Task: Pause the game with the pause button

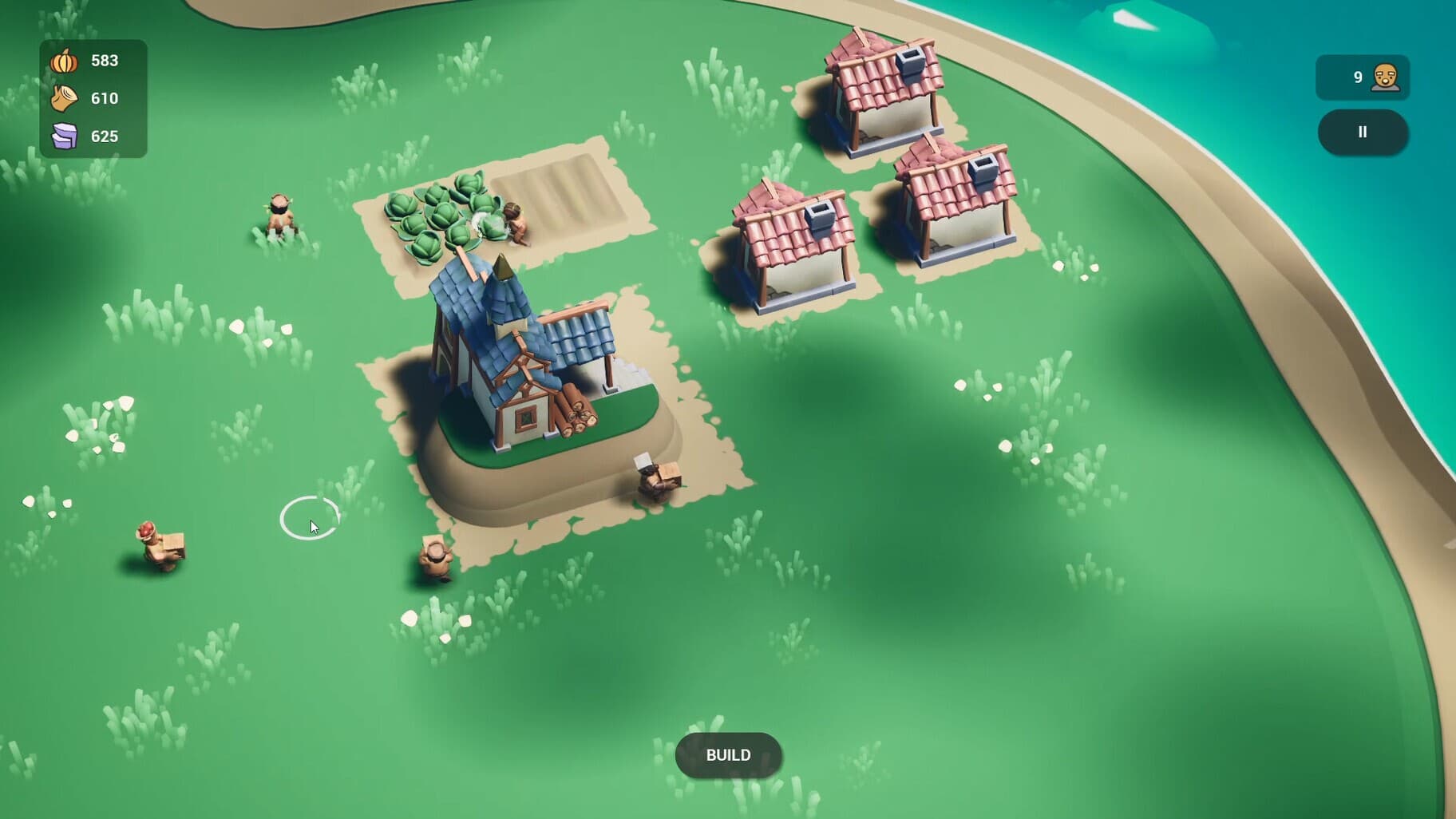Action: point(1363,133)
